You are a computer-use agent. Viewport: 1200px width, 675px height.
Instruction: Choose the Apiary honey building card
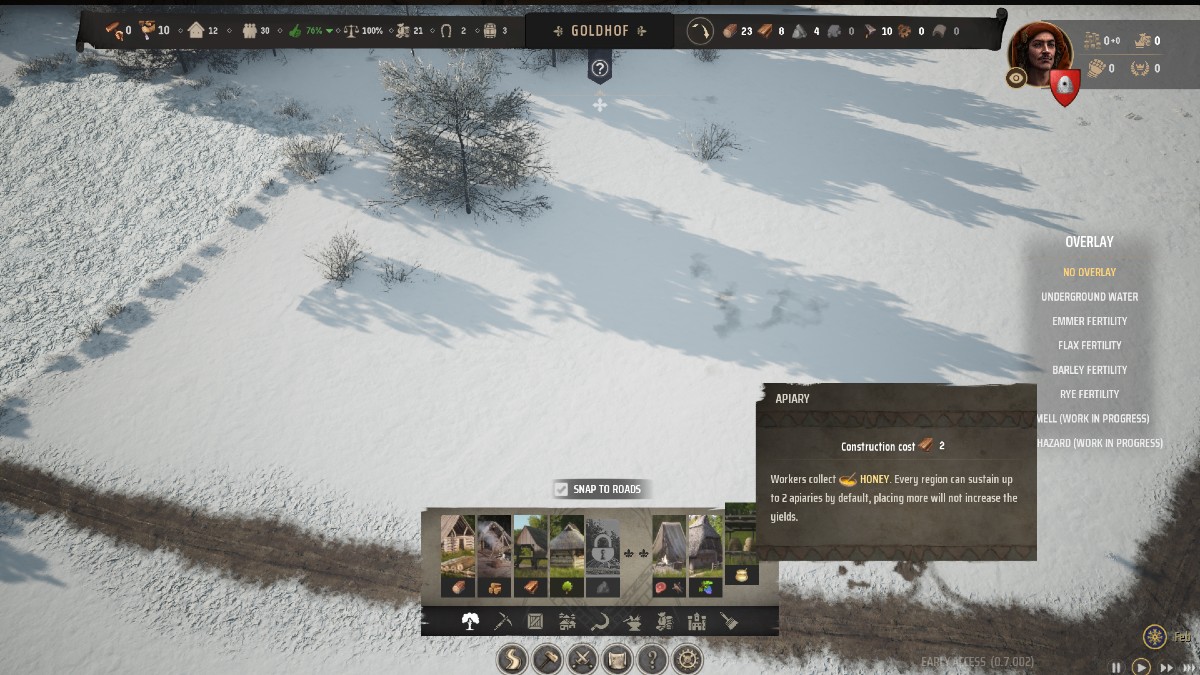pos(742,545)
